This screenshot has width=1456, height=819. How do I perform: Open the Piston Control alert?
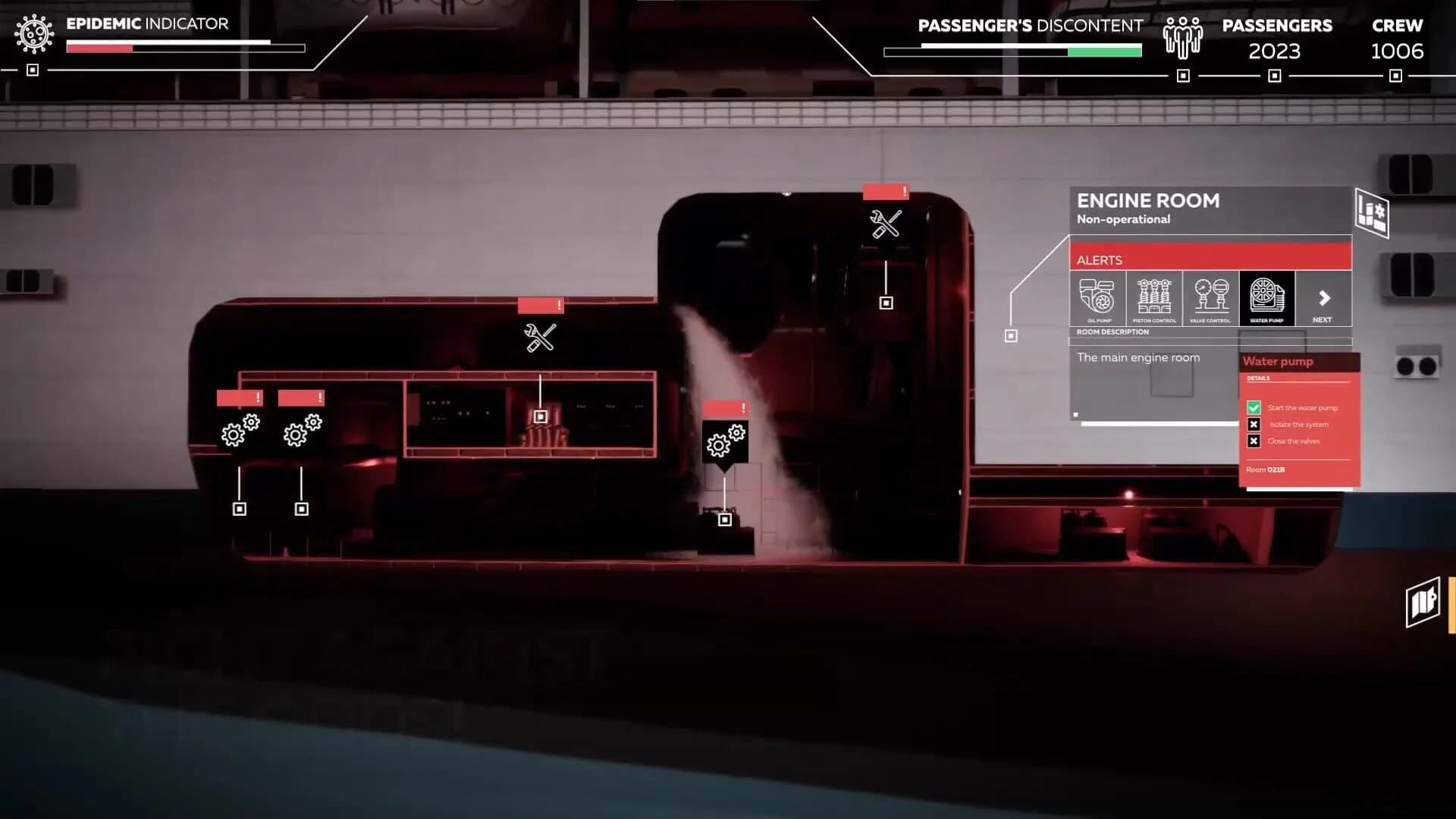tap(1154, 299)
